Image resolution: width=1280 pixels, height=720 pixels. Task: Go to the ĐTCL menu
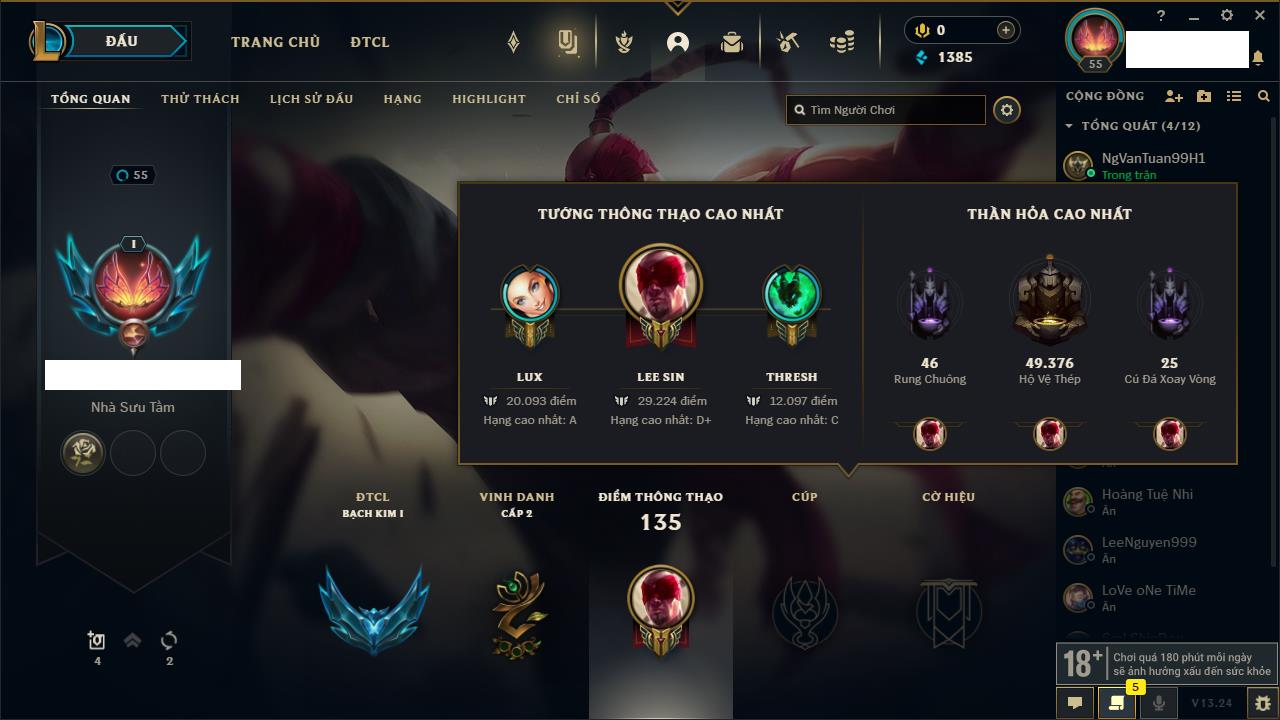click(x=370, y=42)
